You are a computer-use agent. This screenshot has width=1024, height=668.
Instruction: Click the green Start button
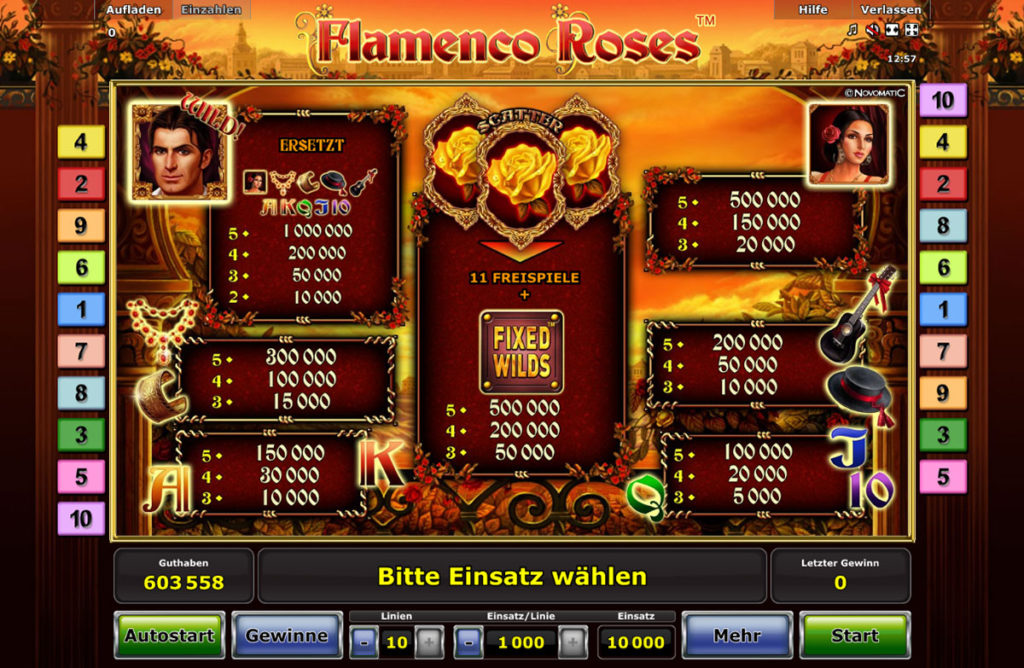[855, 635]
